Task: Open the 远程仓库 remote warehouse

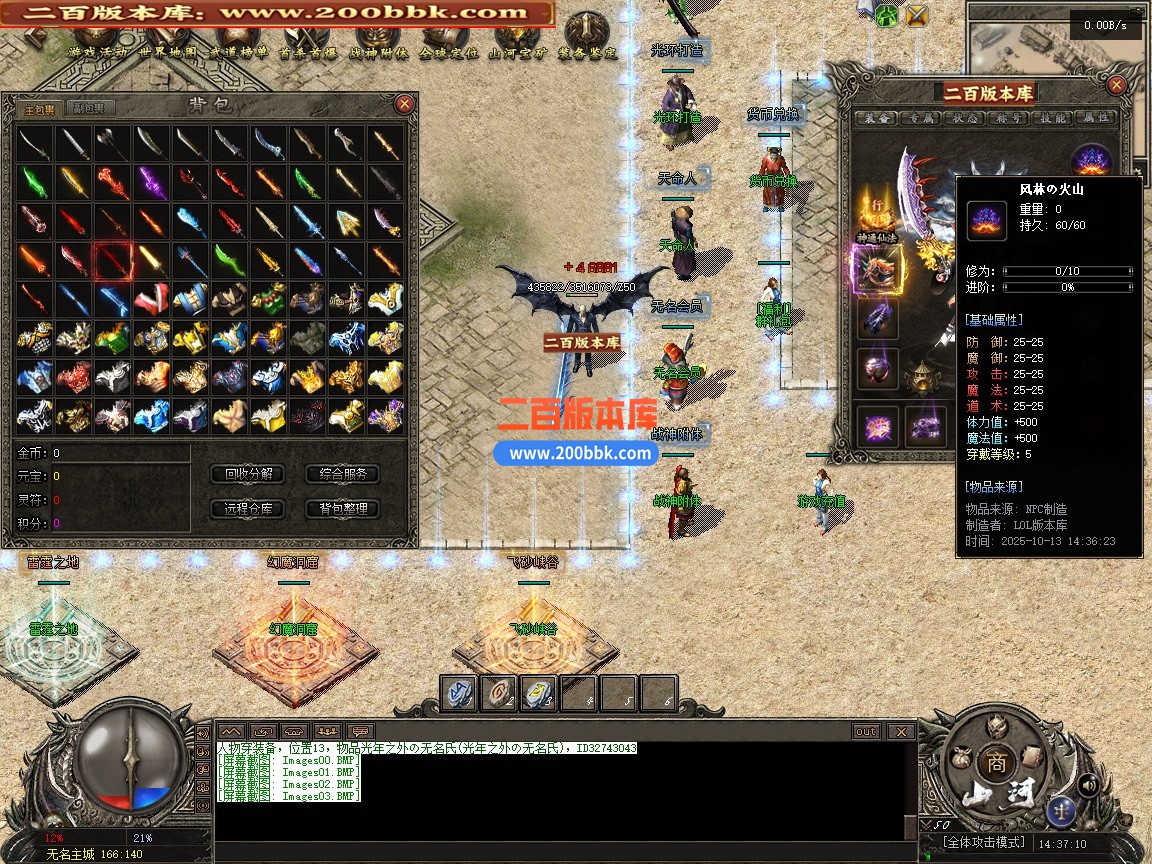Action: [249, 509]
